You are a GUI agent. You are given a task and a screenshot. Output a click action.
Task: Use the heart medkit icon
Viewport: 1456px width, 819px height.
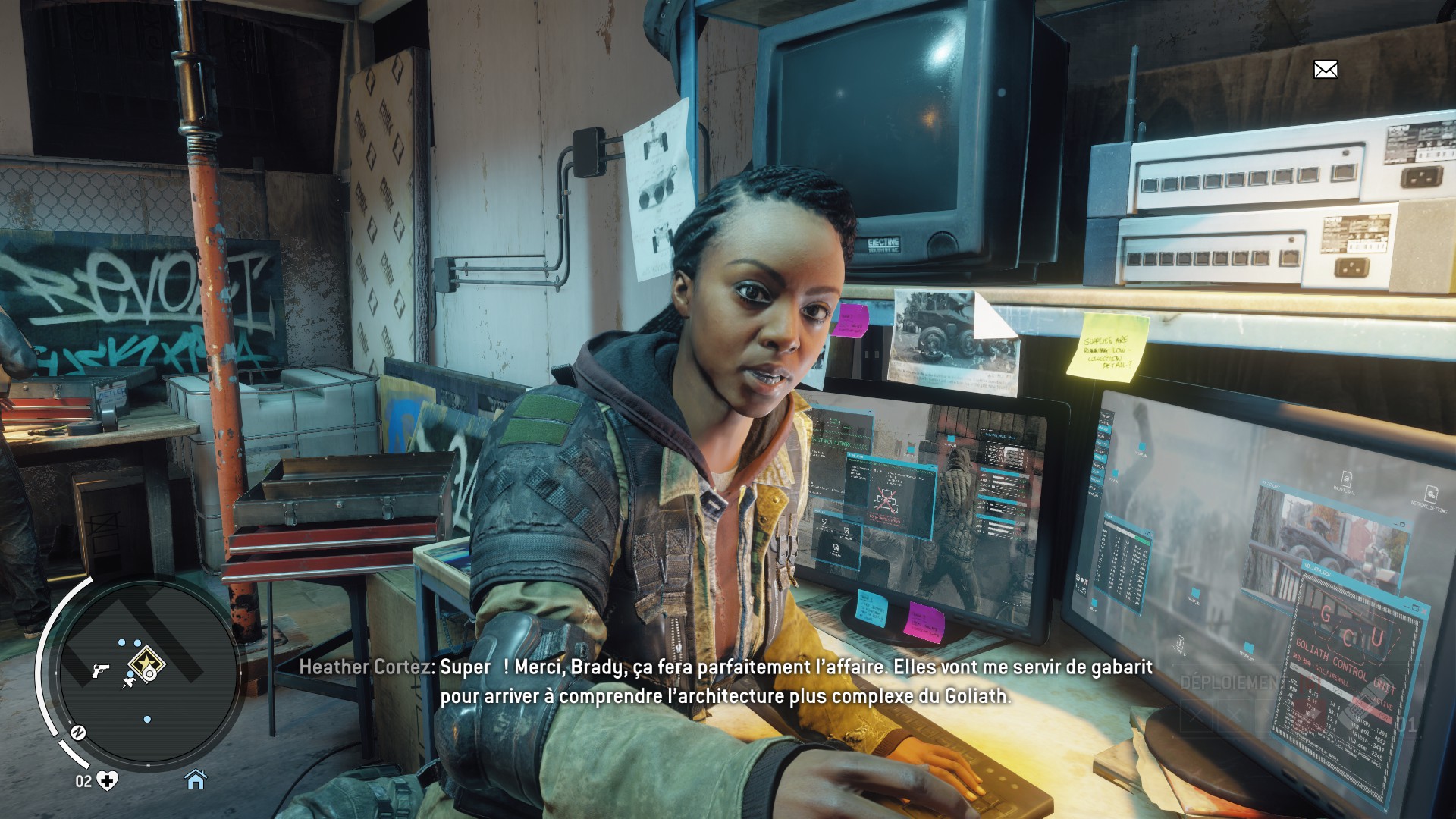tap(108, 780)
